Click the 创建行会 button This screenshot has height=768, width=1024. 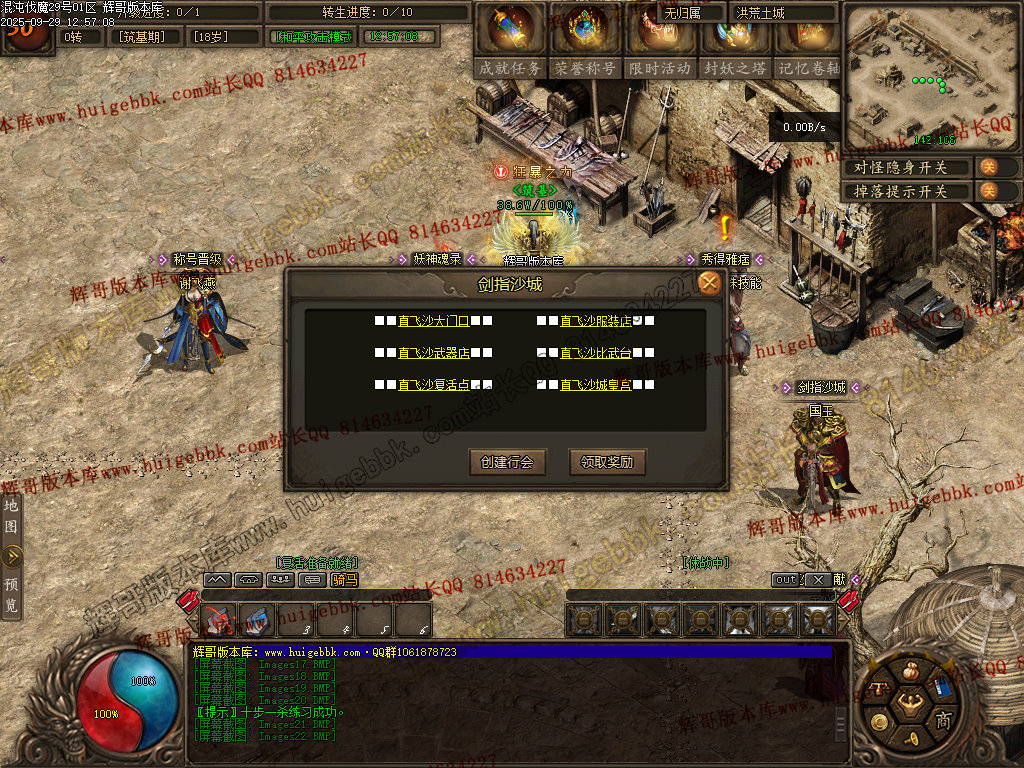click(x=507, y=462)
